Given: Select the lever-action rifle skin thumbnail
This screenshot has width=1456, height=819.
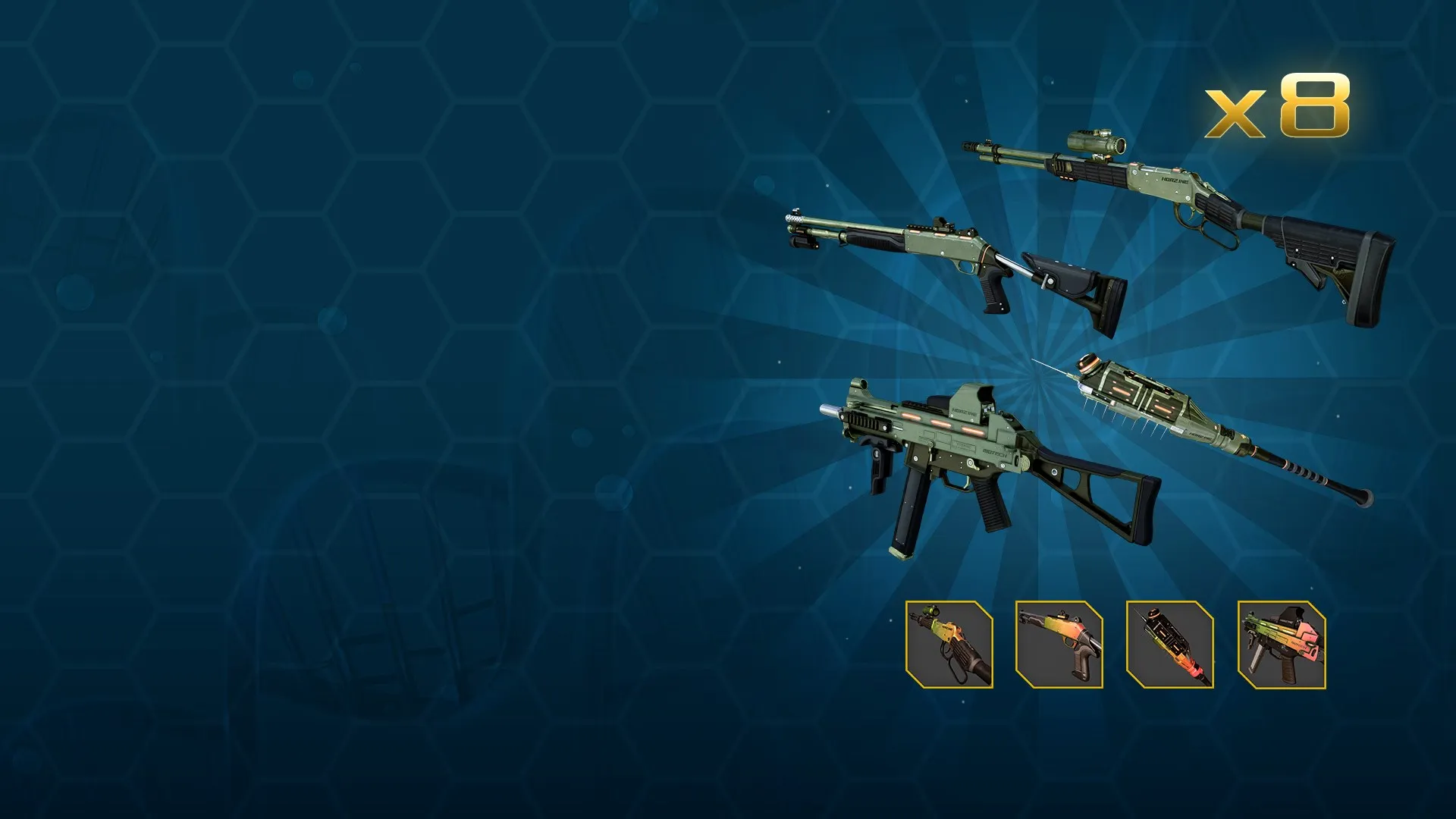Looking at the screenshot, I should pos(949,645).
